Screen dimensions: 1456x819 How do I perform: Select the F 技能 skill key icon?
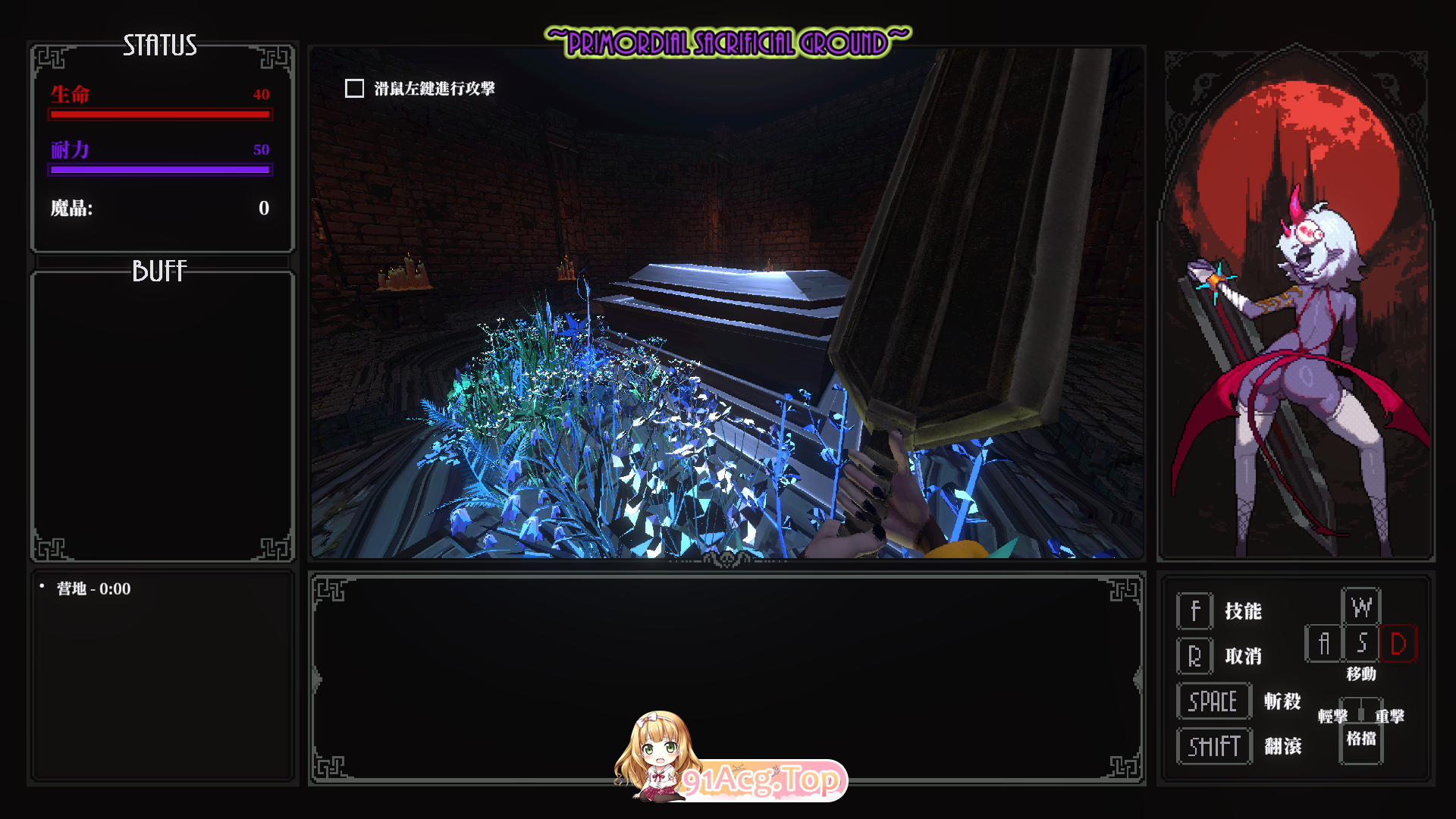point(1194,611)
